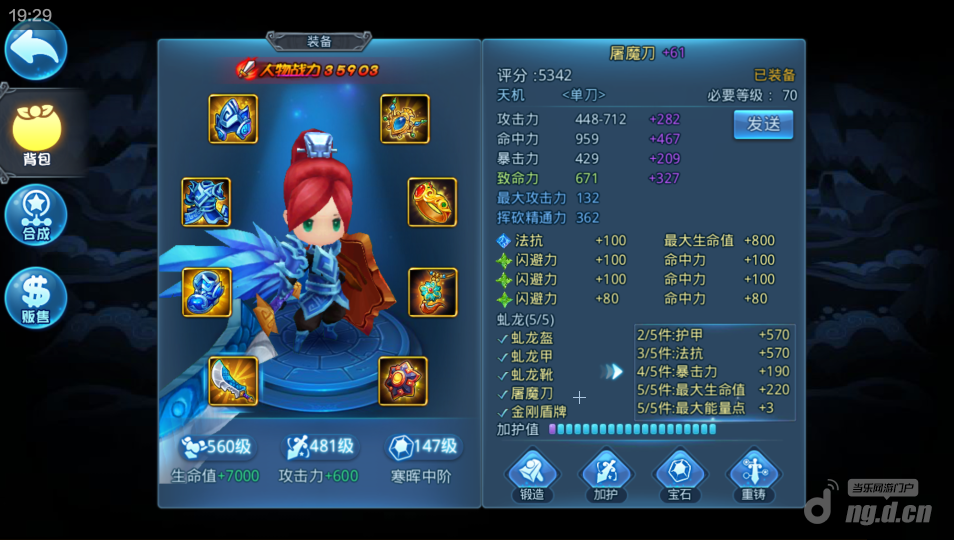Open the 重铸 recast function
Screen dimensions: 954x540
tap(753, 473)
